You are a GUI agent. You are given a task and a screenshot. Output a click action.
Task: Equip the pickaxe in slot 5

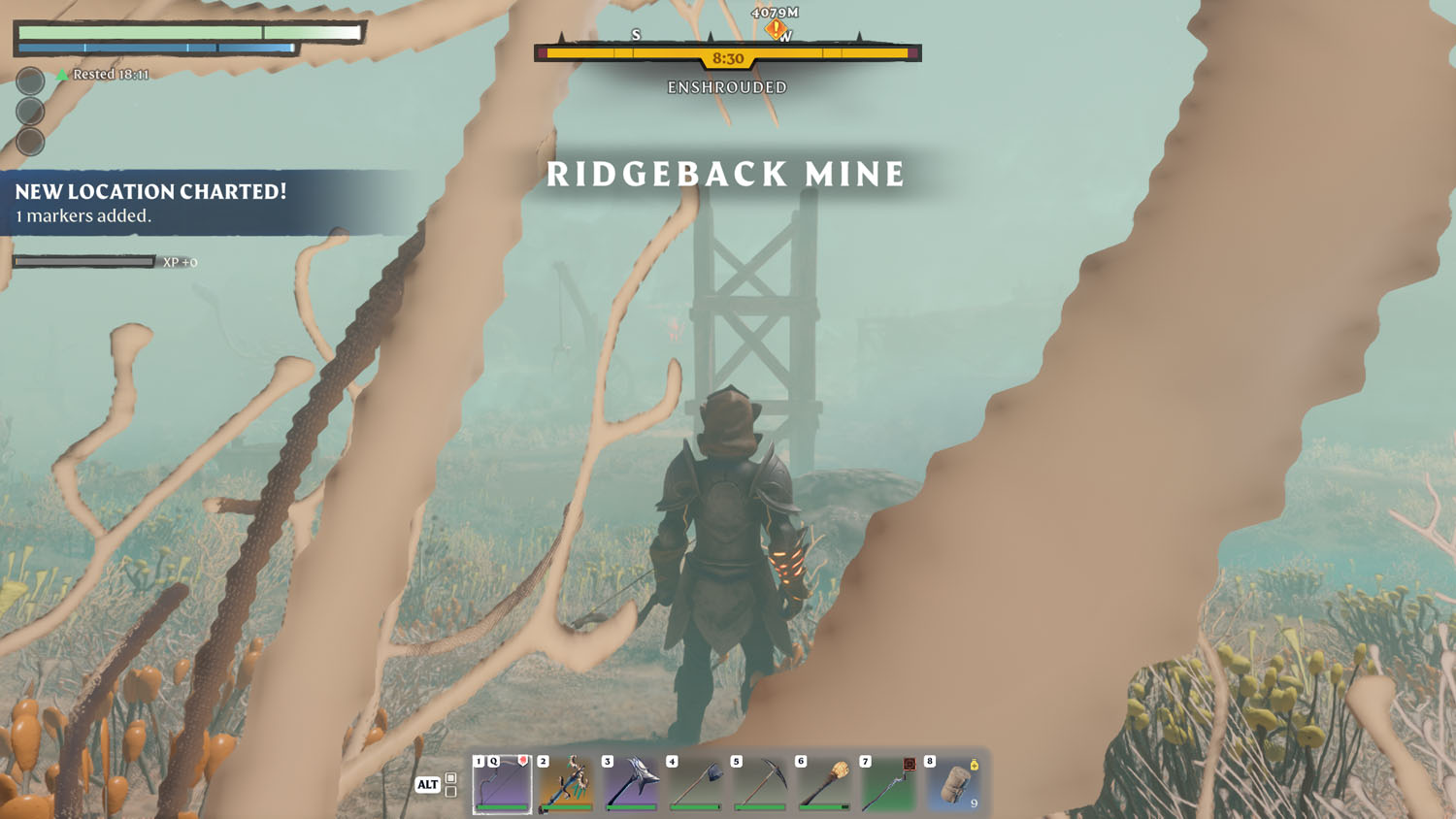[760, 784]
